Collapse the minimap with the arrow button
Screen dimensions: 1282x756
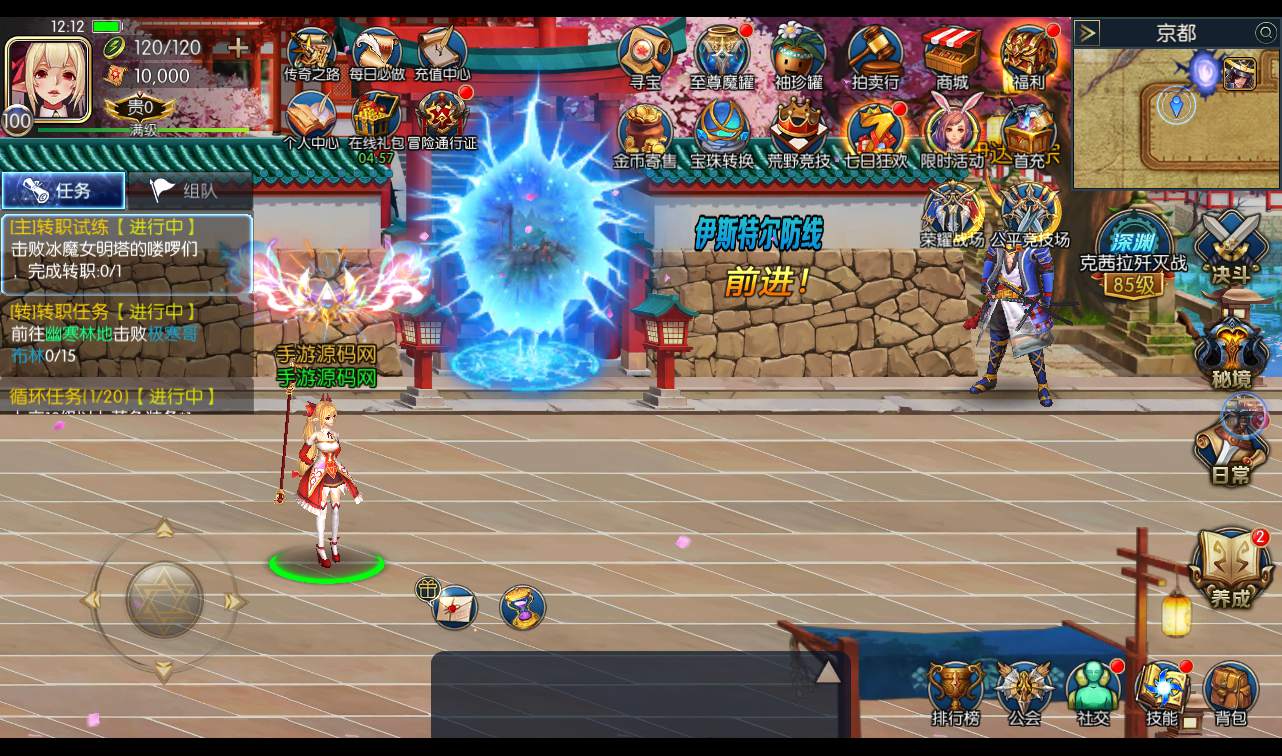click(x=1088, y=33)
